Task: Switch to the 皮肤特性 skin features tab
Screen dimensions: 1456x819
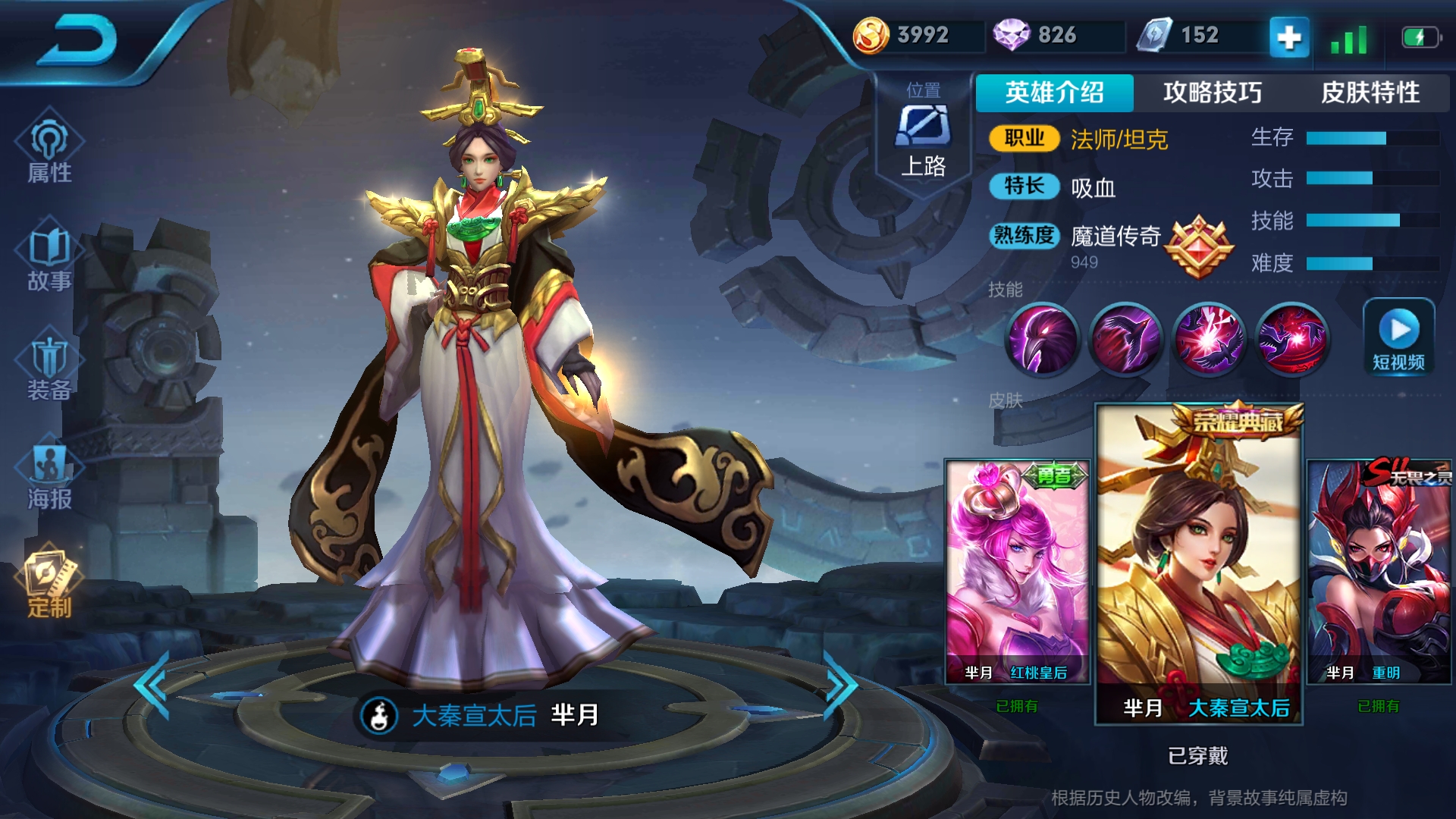Action: [x=1369, y=93]
